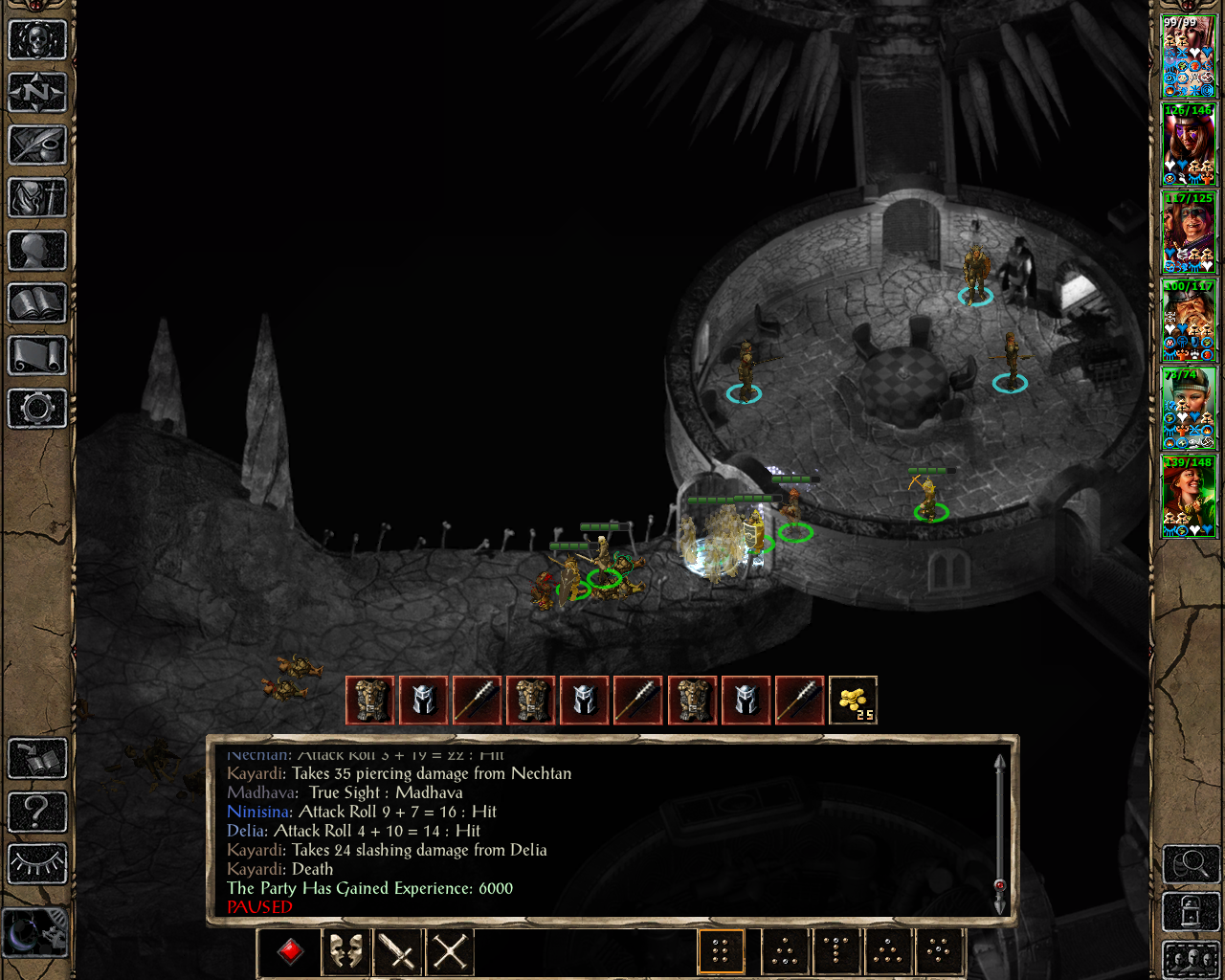Viewport: 1225px width, 980px height.
Task: Open the area map with the compass icon
Action: coord(37,93)
